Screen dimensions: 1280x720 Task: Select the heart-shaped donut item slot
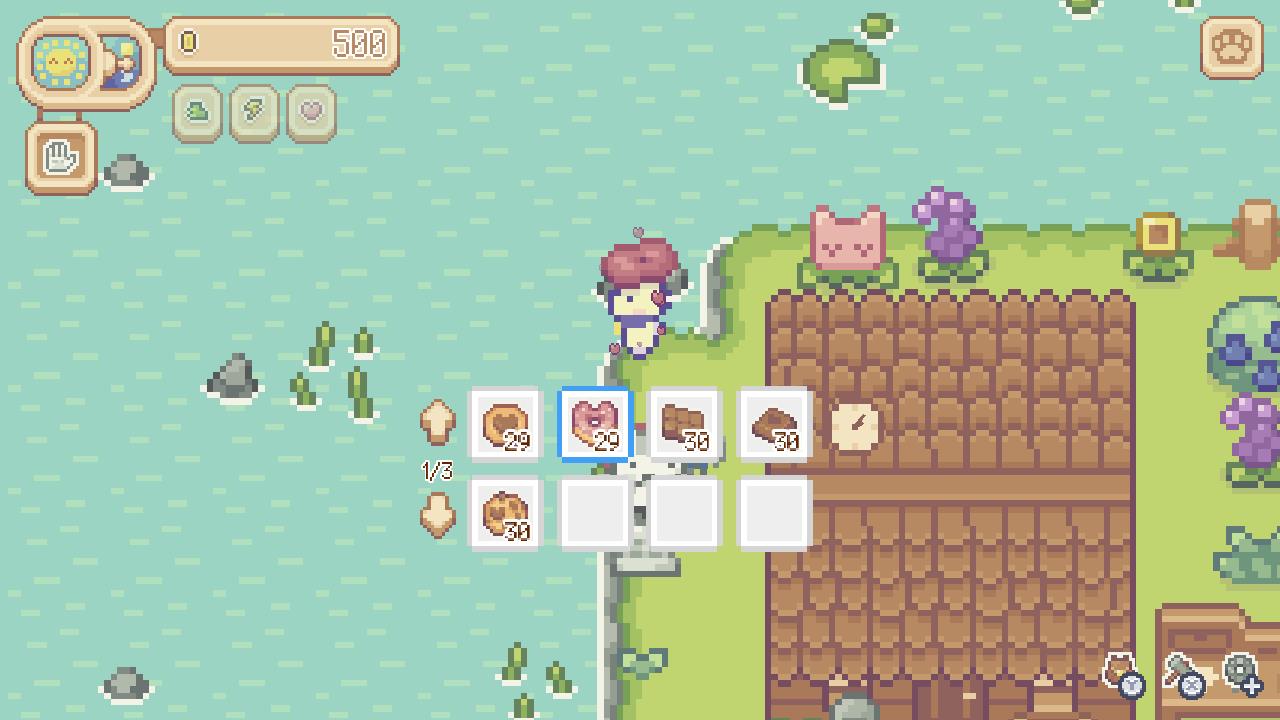tap(595, 423)
